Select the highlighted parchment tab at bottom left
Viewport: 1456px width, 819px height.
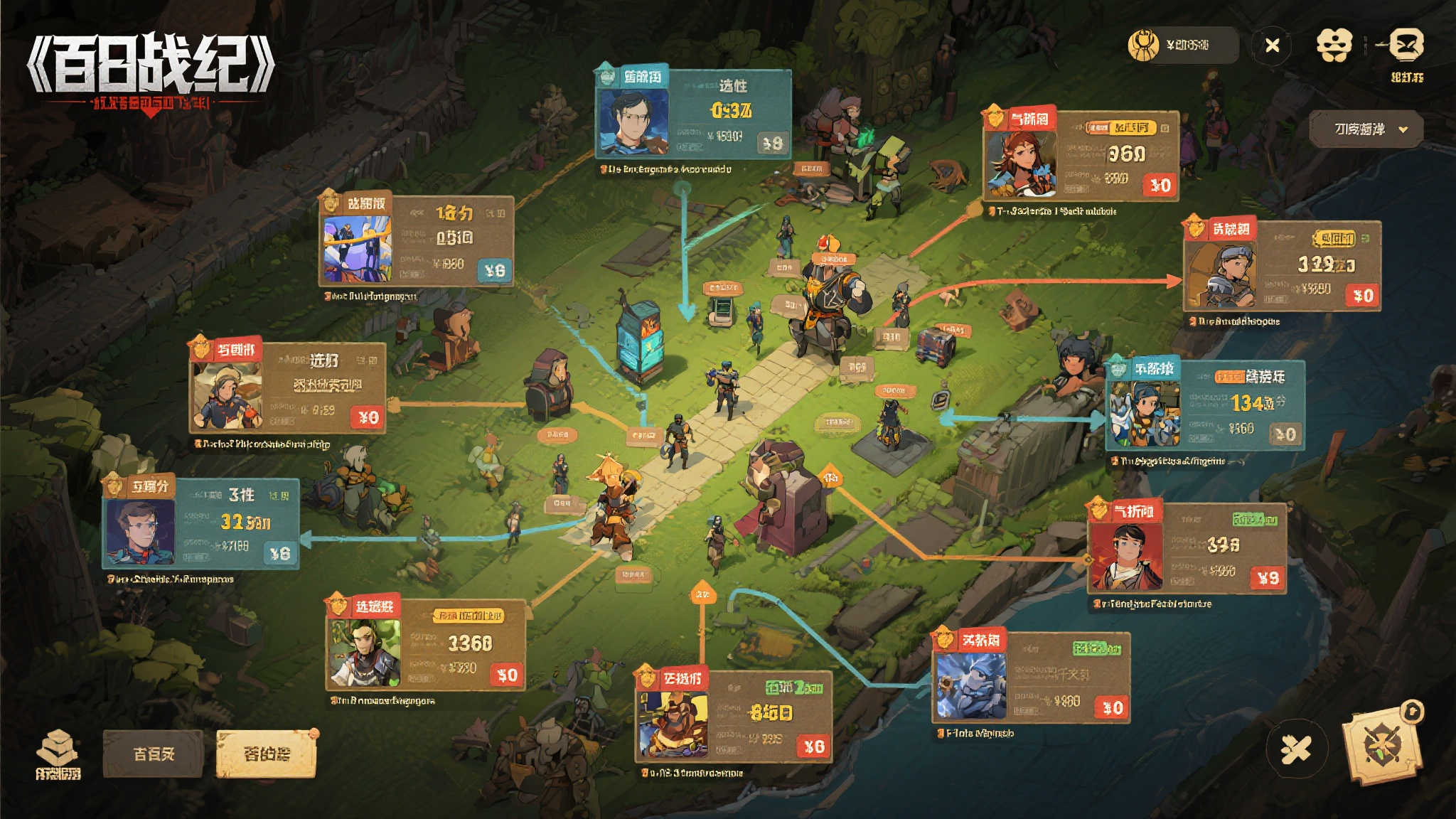click(266, 754)
